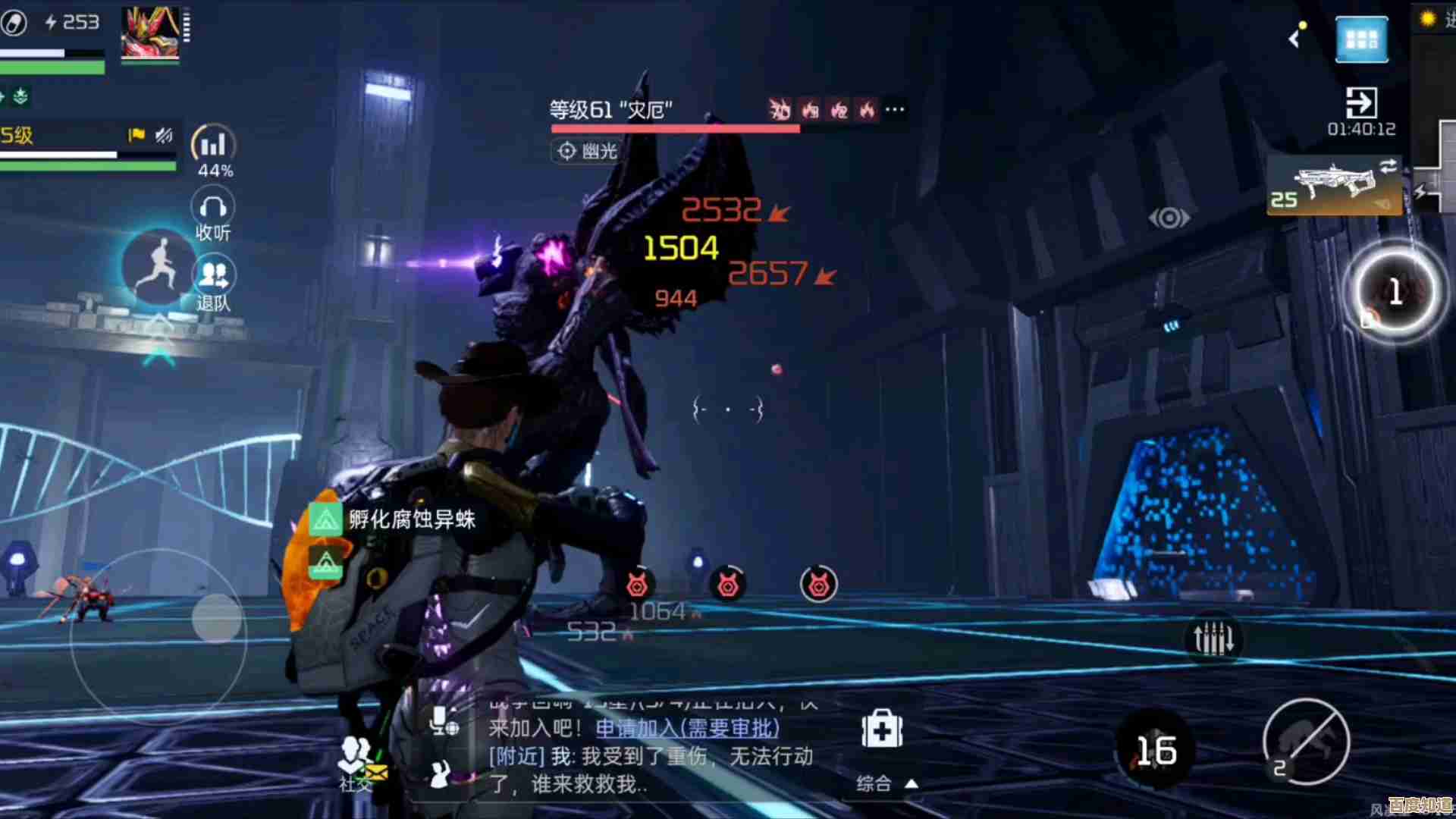Expand the 综合 chat channel selector

pyautogui.click(x=887, y=783)
